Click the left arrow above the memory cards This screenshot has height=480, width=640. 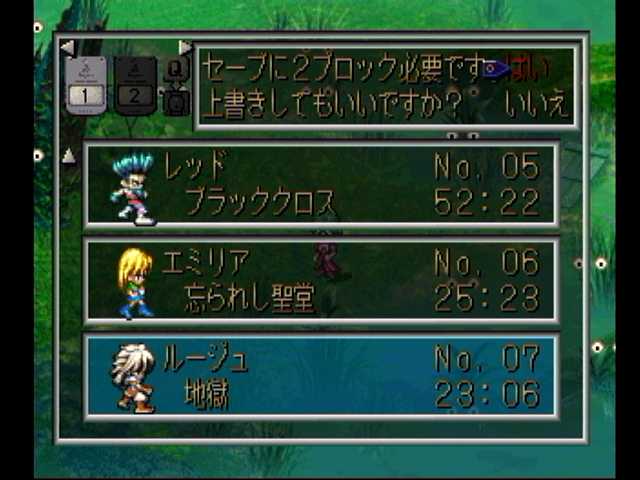tap(67, 47)
